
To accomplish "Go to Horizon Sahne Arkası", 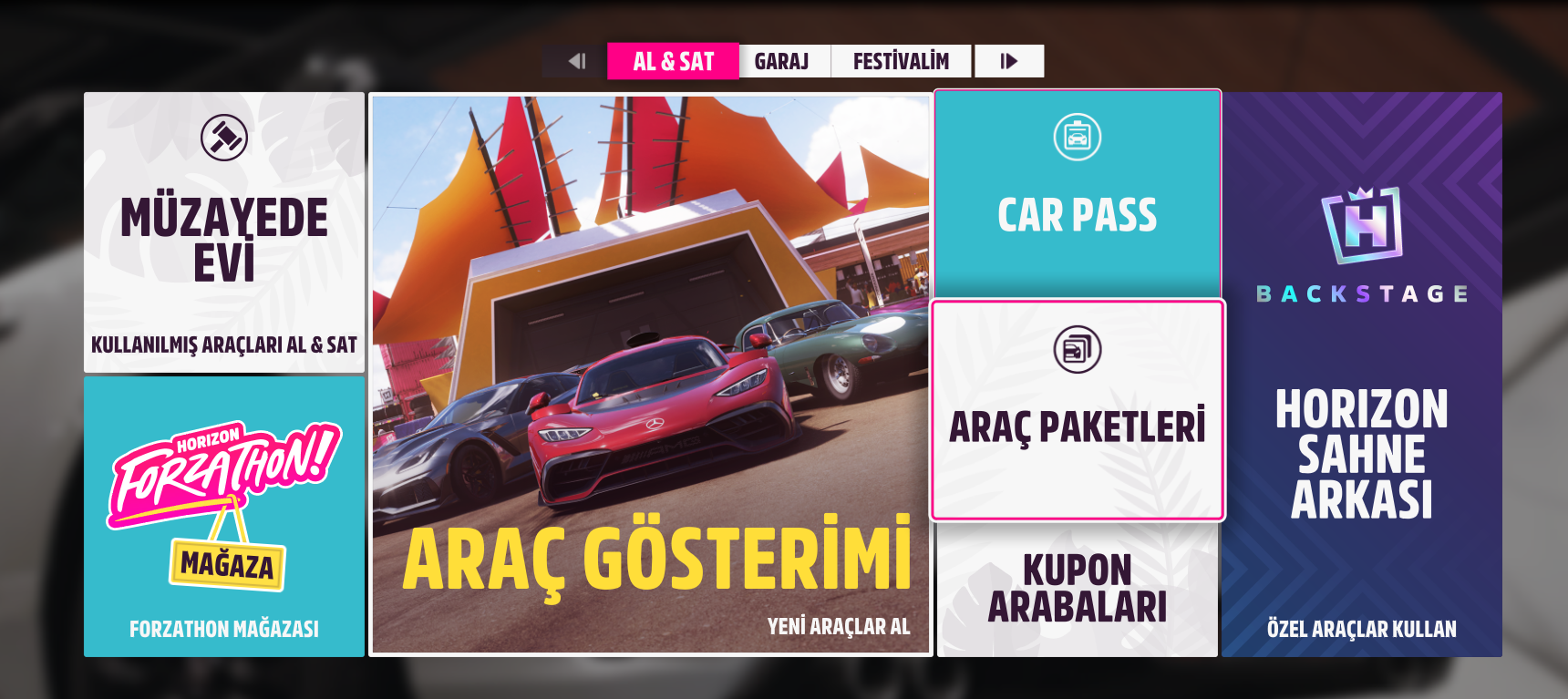I will click(x=1362, y=374).
